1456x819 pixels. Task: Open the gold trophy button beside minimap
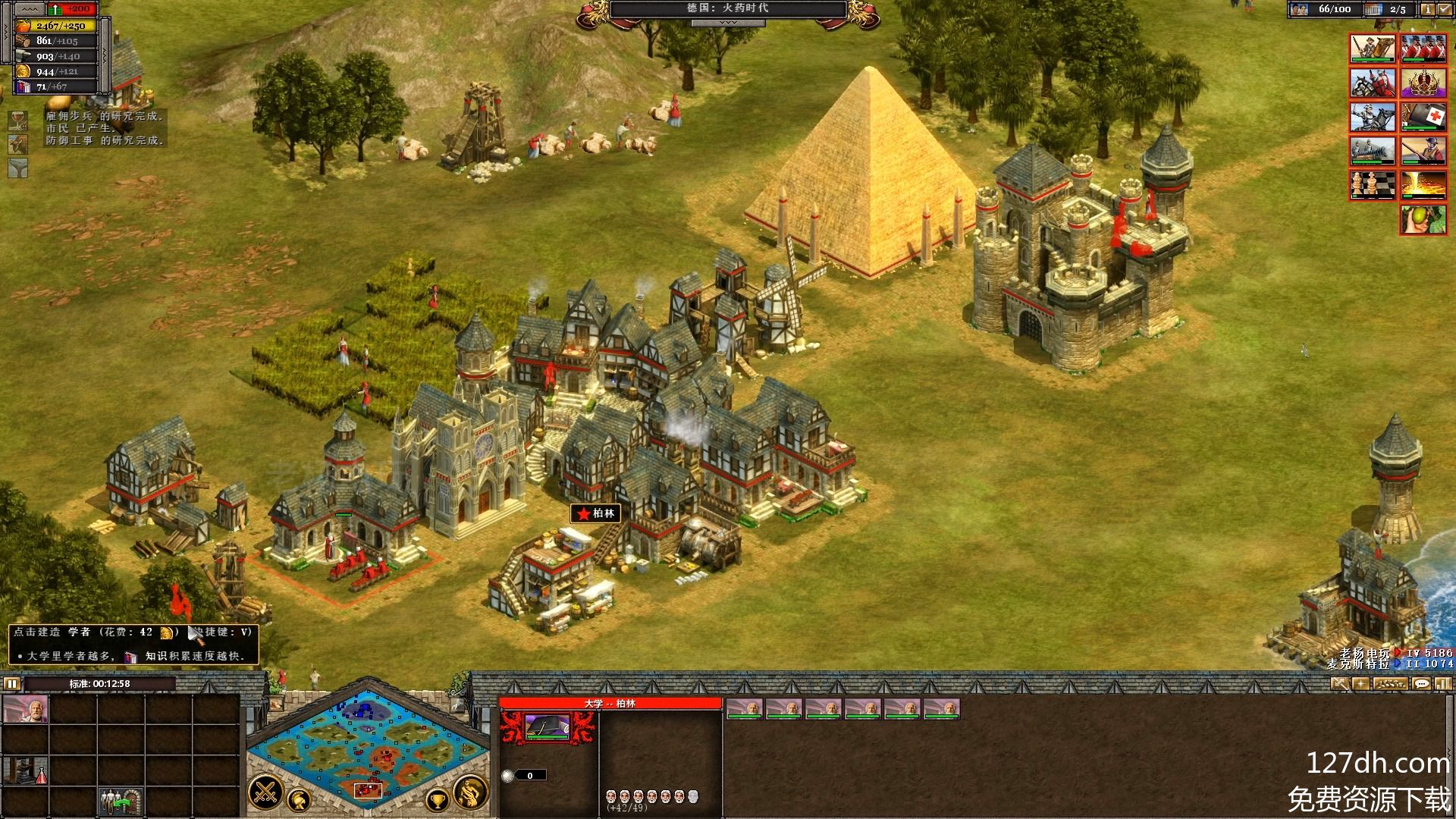pos(438,799)
